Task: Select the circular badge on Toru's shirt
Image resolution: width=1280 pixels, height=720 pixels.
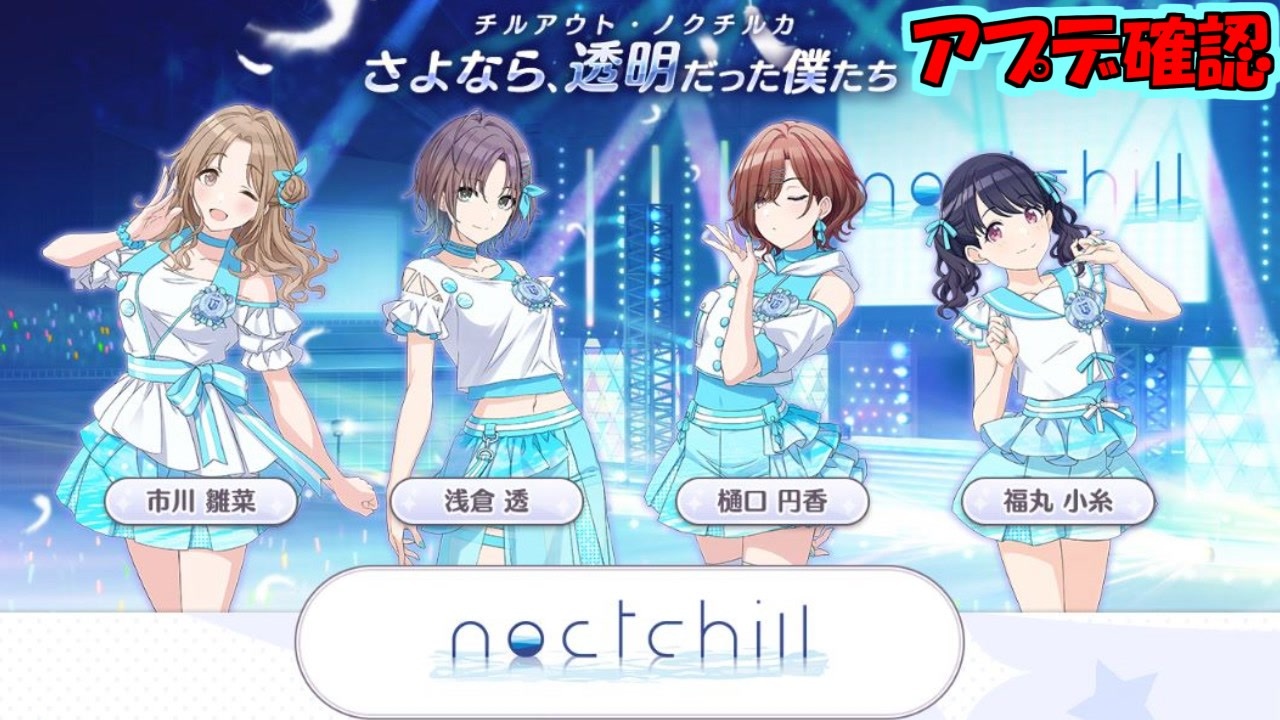Action: (533, 293)
